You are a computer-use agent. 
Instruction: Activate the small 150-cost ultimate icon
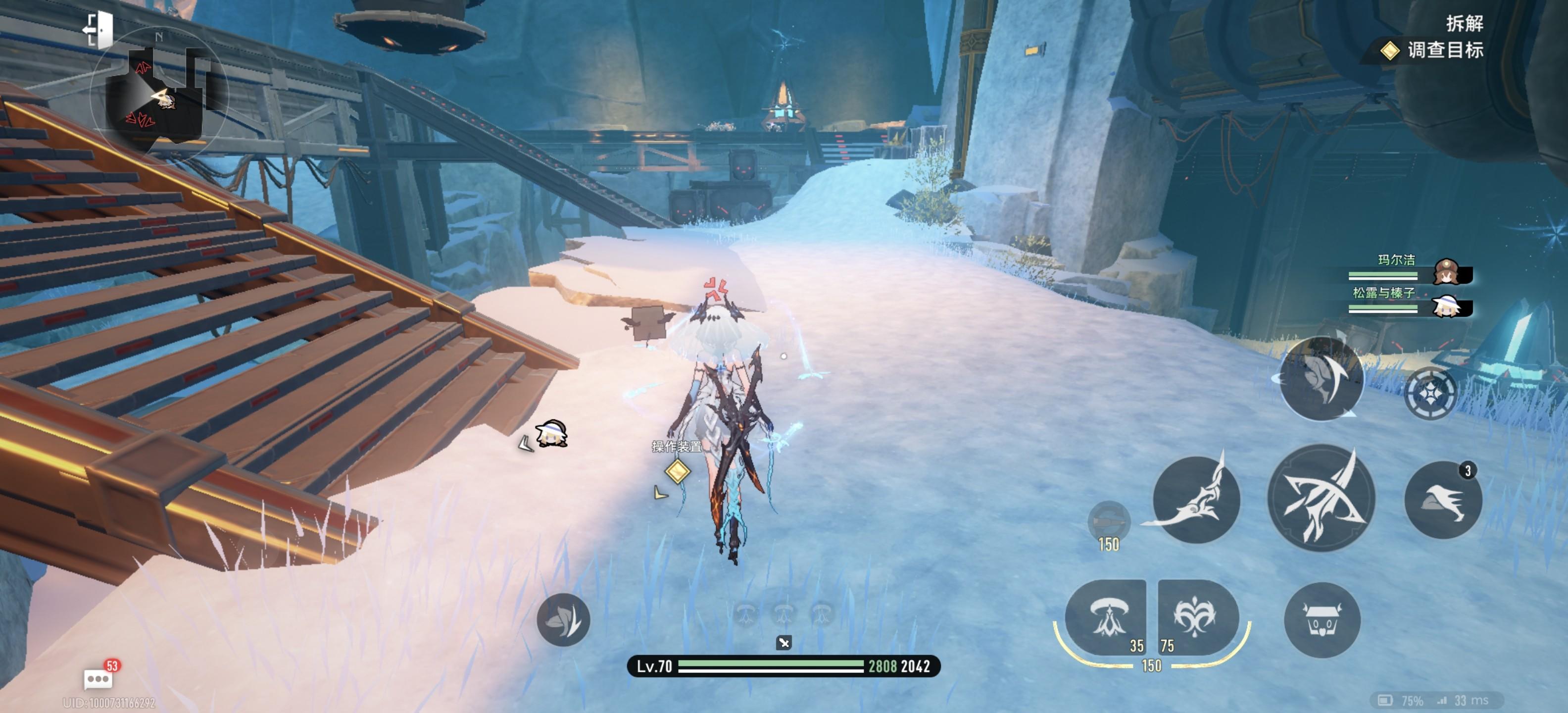point(1108,522)
